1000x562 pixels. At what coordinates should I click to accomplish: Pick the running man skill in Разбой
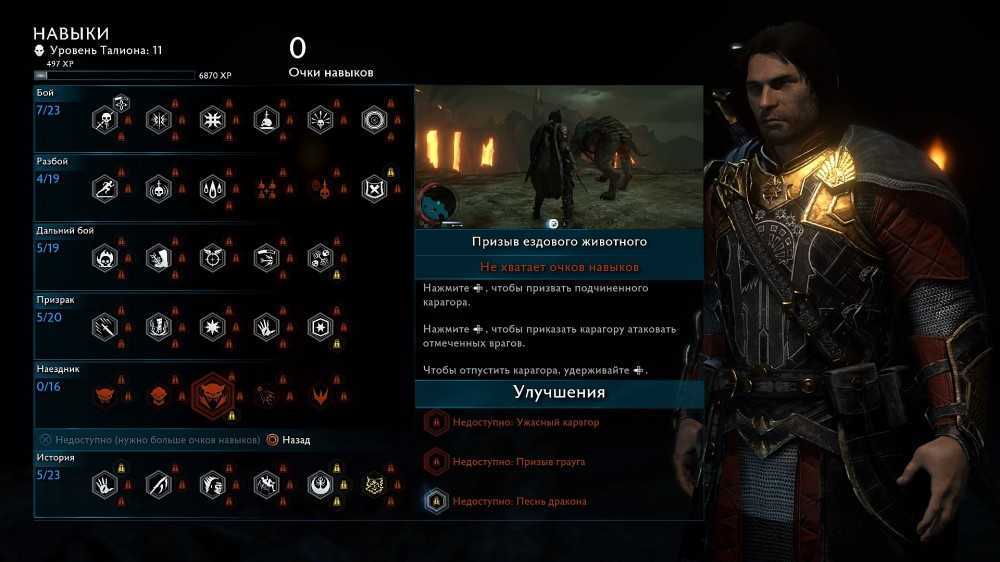click(x=105, y=188)
